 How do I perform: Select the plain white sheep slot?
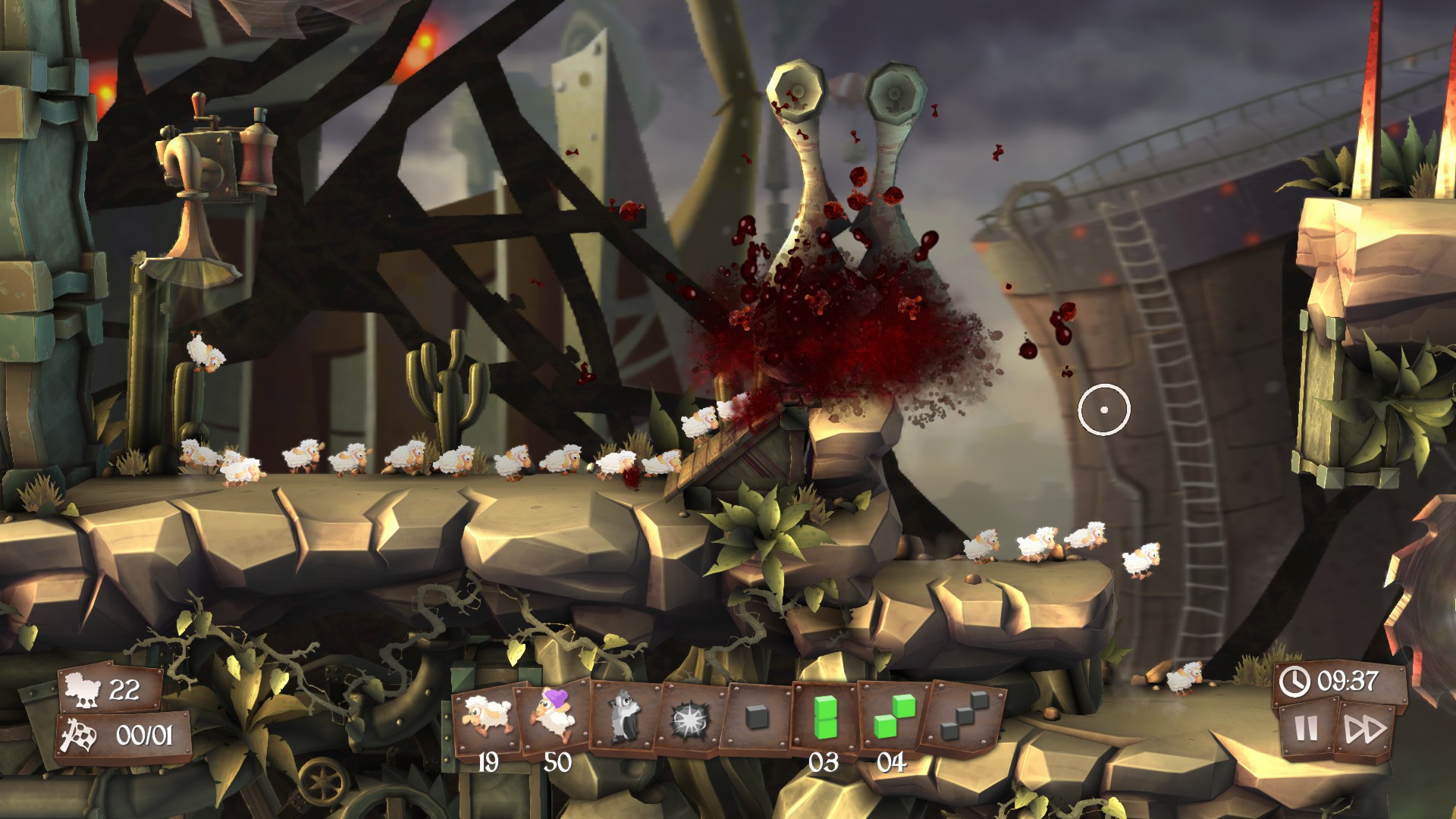click(x=487, y=717)
